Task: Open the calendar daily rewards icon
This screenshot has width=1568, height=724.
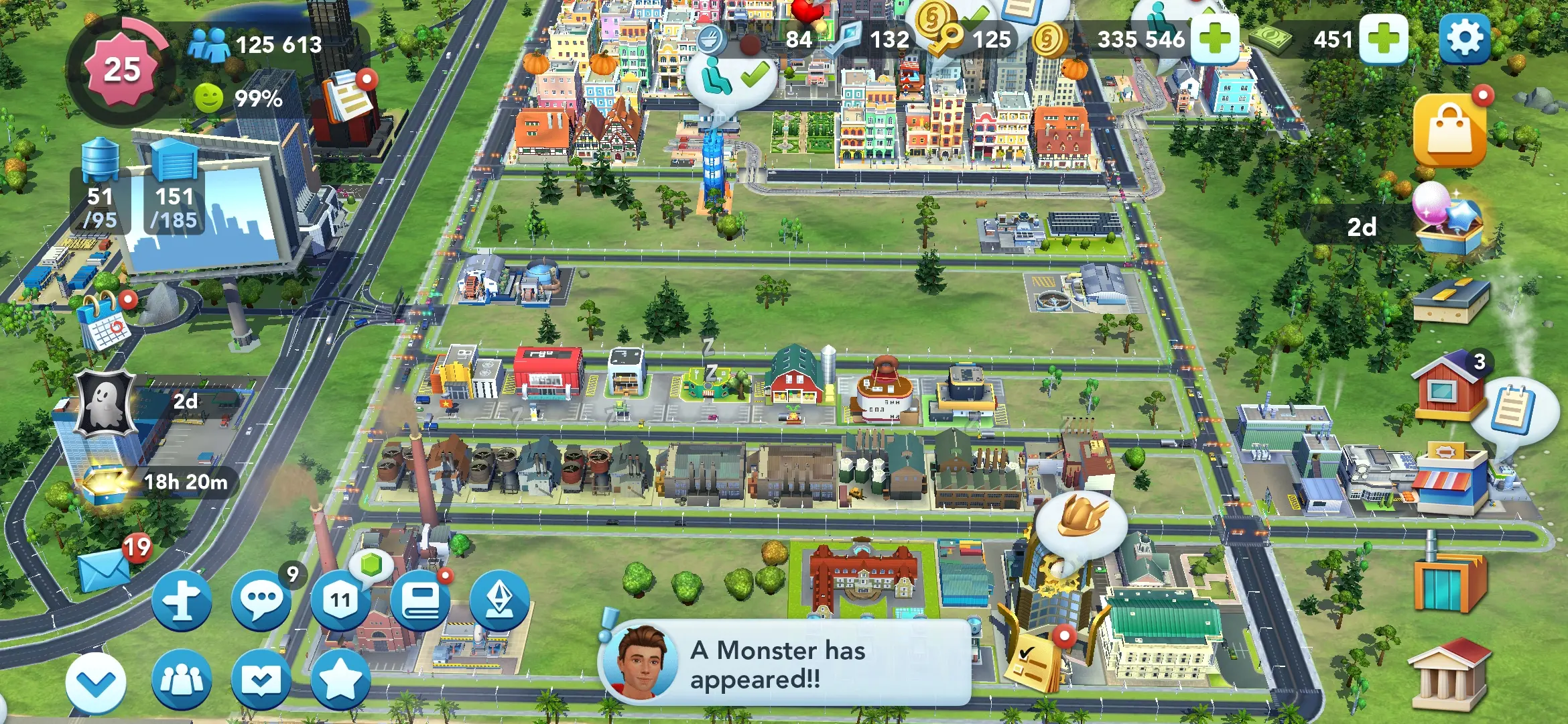Action: tap(103, 322)
